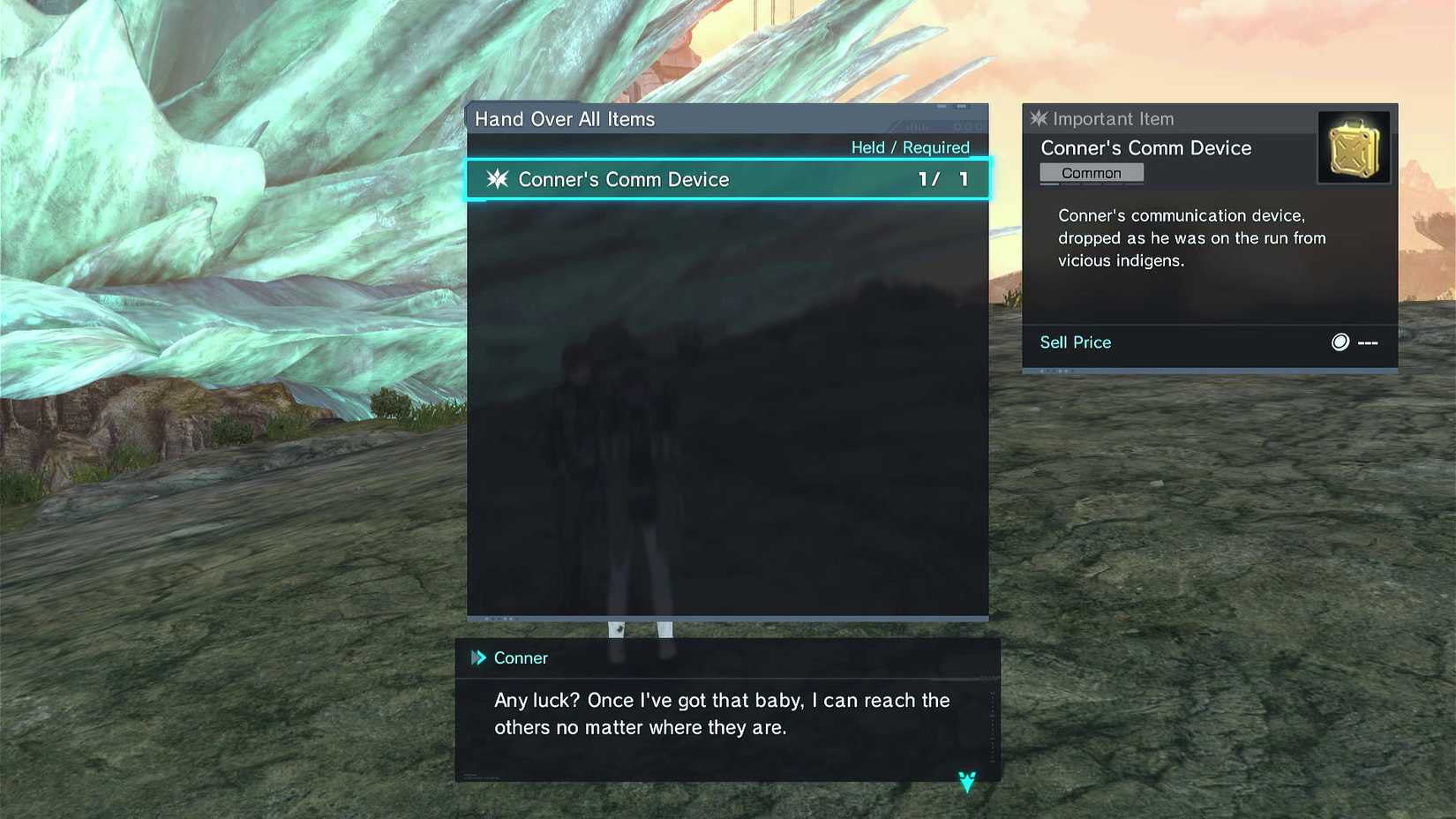
Task: Click the Hand Over All Items title
Action: coord(565,118)
